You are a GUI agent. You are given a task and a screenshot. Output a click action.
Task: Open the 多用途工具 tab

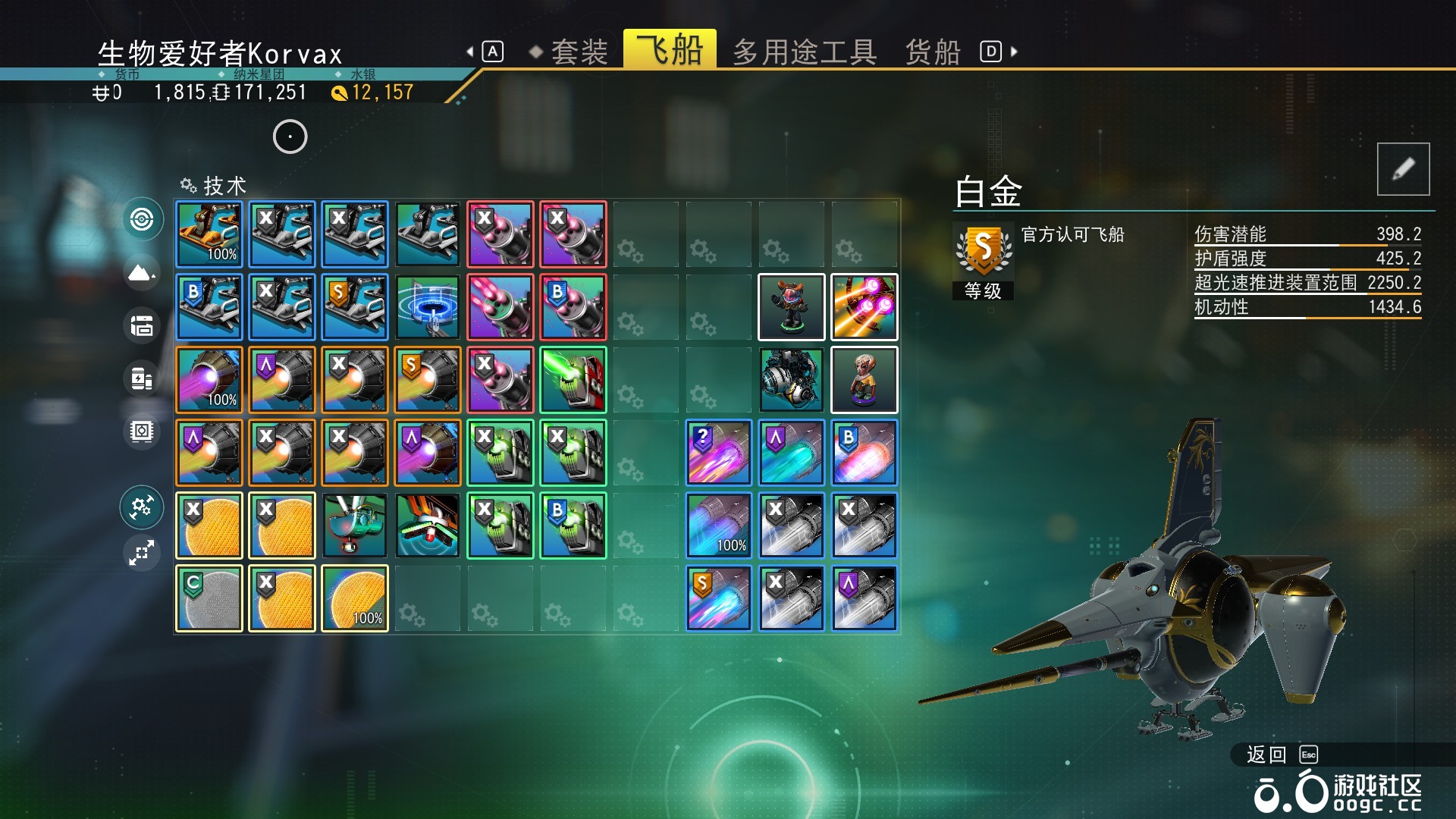pyautogui.click(x=805, y=52)
